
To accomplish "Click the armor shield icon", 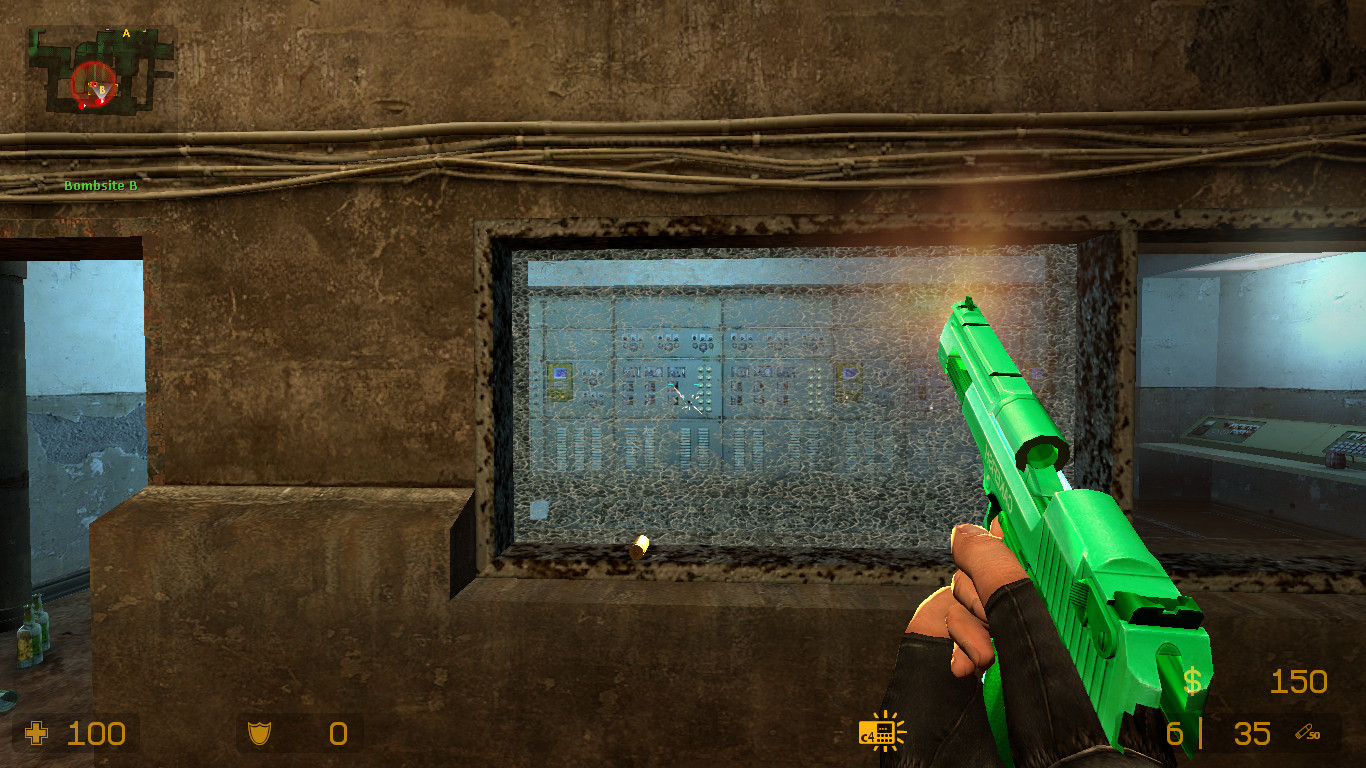I will point(258,735).
